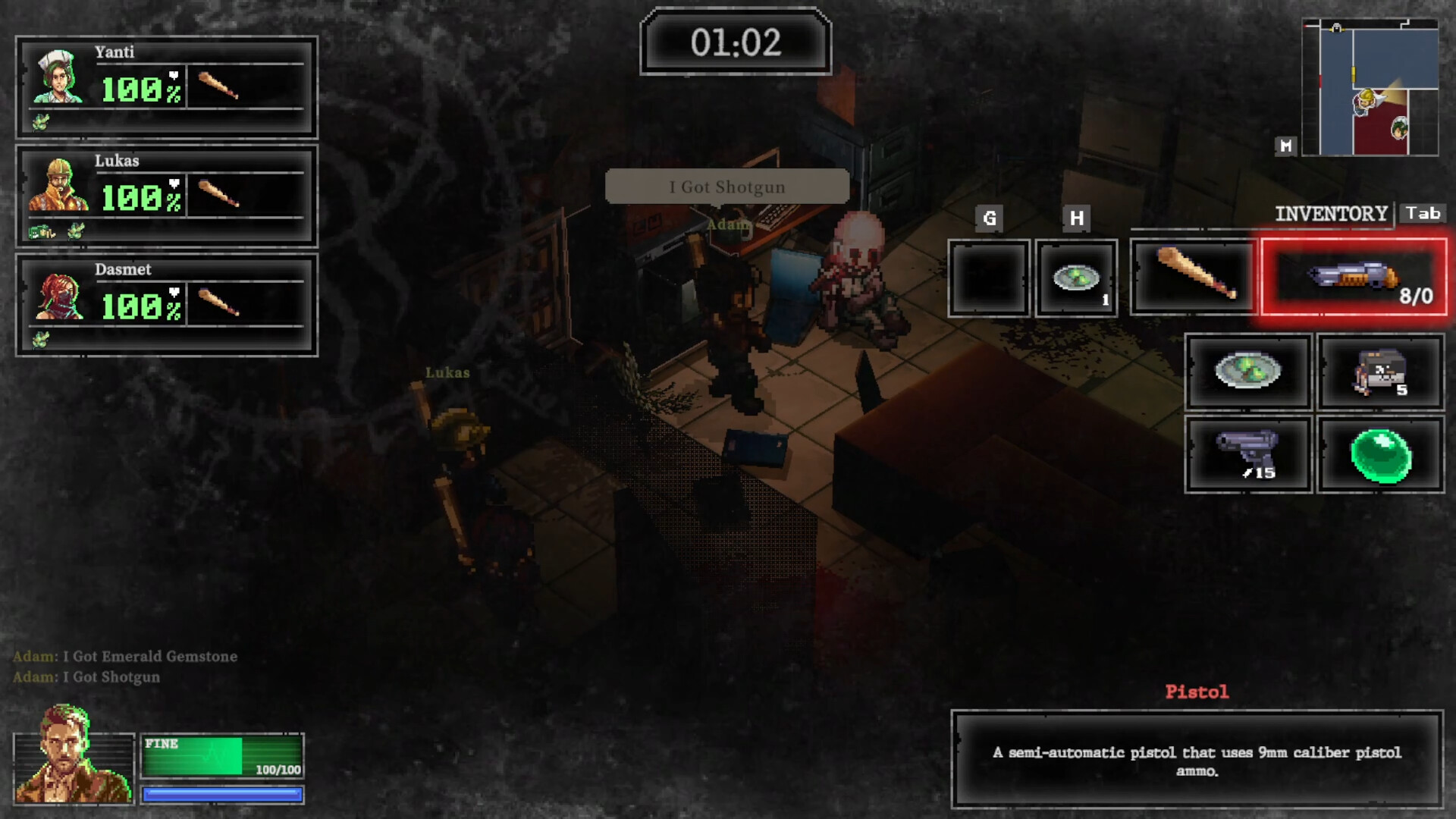The height and width of the screenshot is (819, 1456).
Task: Select the Pistol with 15 ammo
Action: pos(1248,453)
